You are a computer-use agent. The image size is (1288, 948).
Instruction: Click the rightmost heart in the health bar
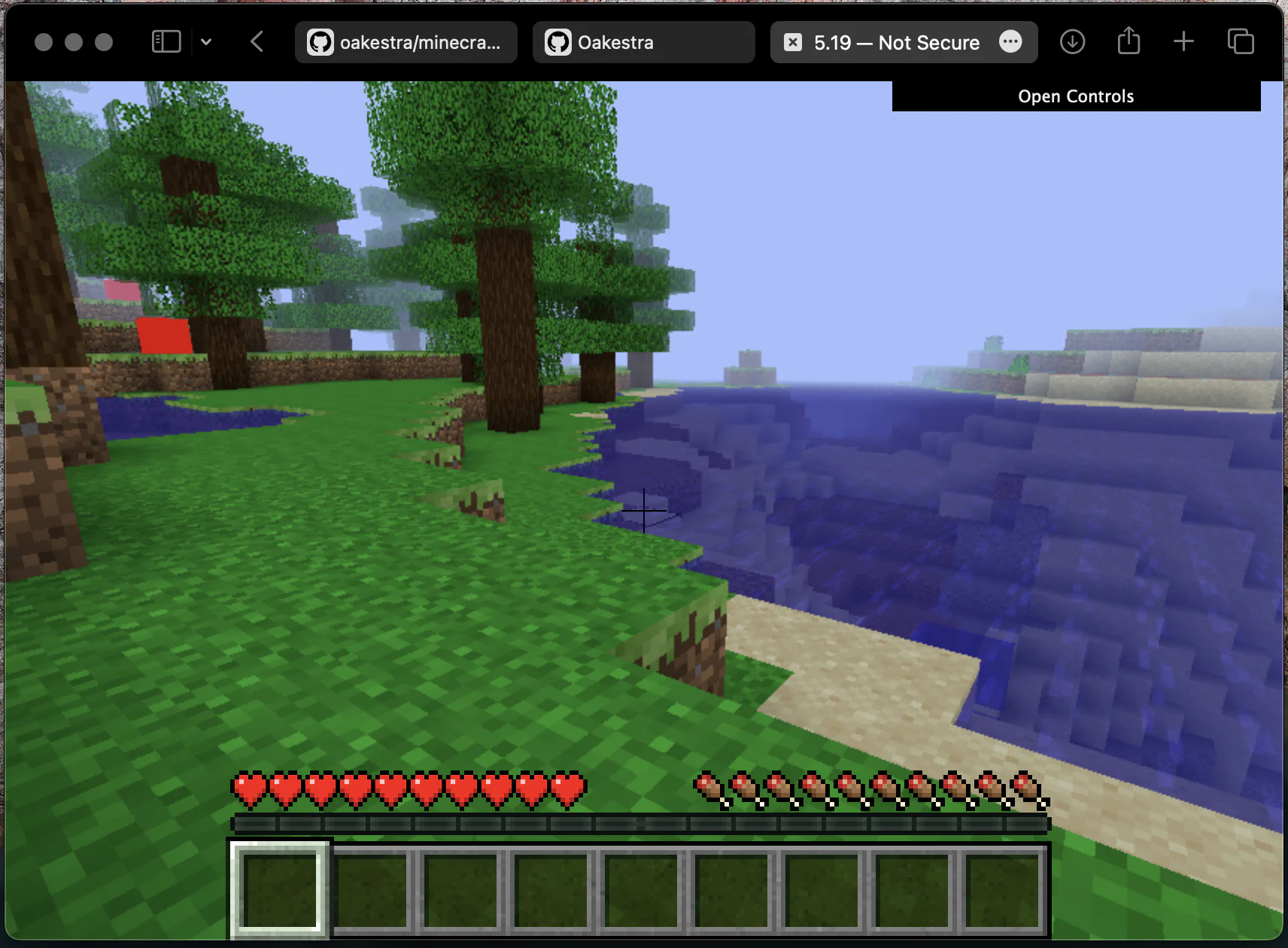570,788
